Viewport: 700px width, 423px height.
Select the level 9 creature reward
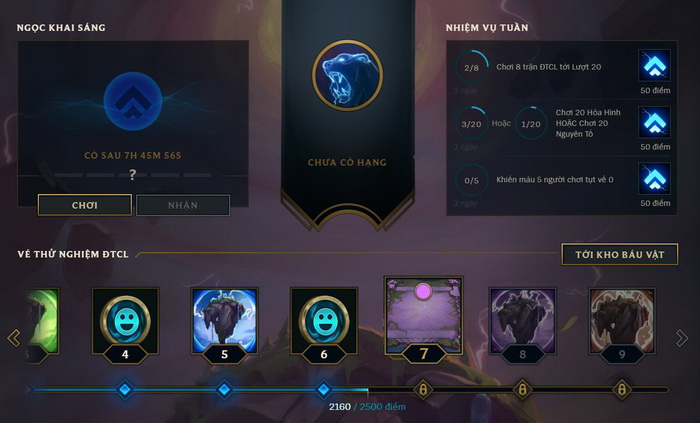pyautogui.click(x=621, y=320)
